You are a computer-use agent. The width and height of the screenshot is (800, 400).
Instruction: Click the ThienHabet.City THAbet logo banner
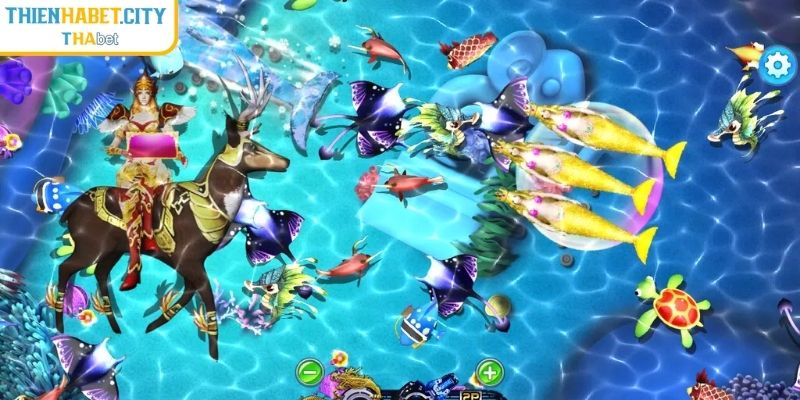[88, 24]
